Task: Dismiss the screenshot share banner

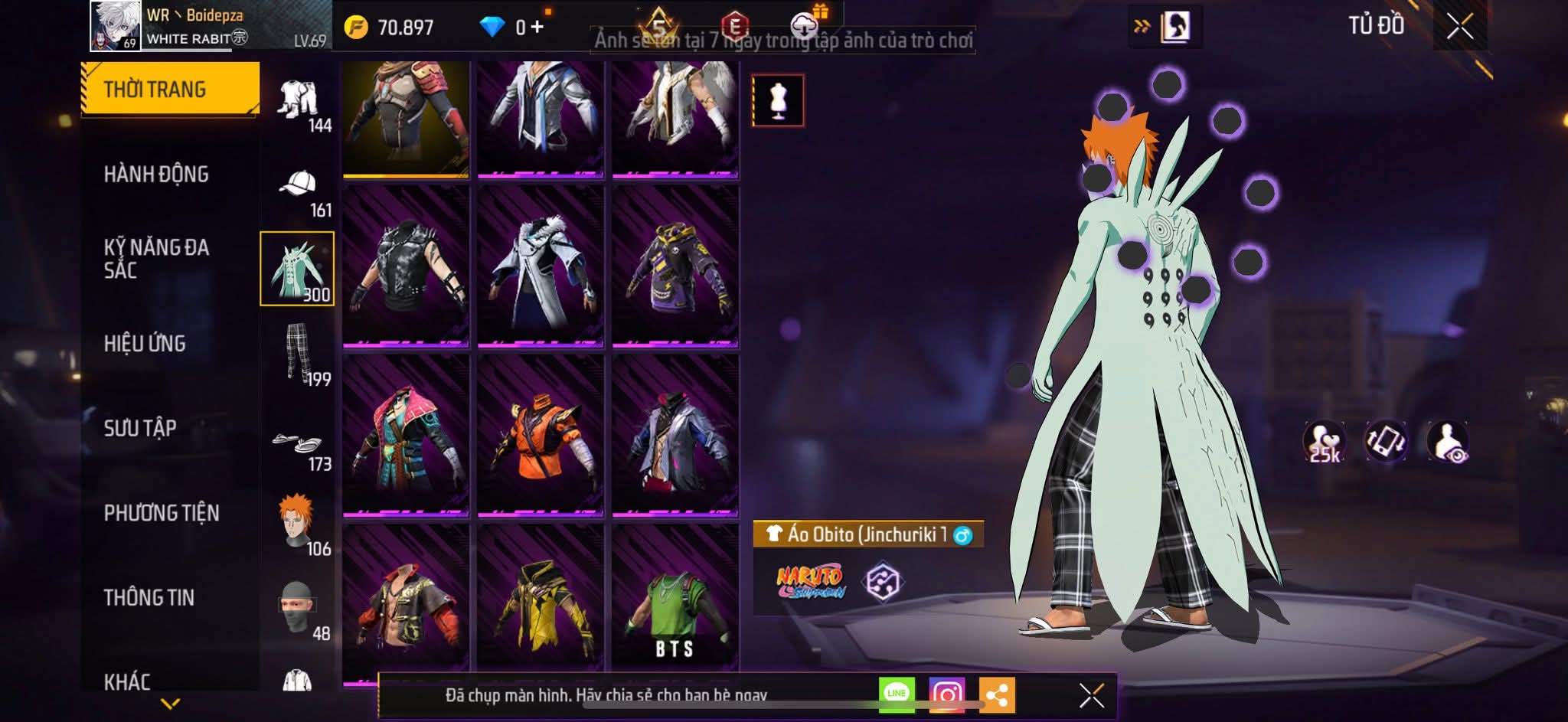Action: [x=1091, y=695]
